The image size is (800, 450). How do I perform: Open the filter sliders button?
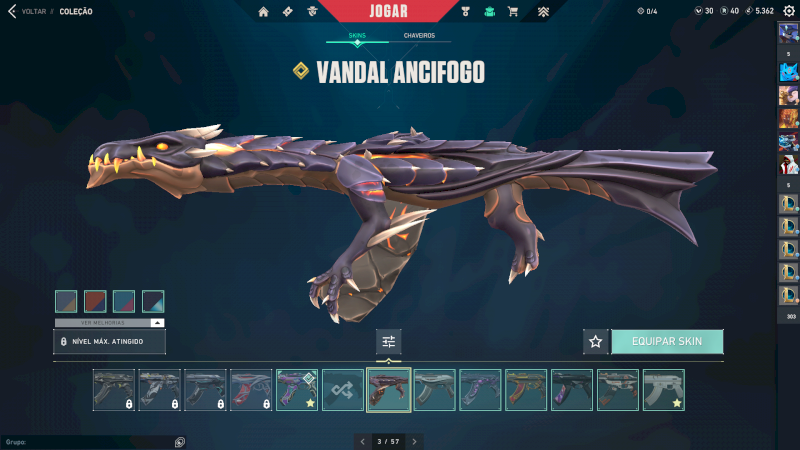click(389, 341)
